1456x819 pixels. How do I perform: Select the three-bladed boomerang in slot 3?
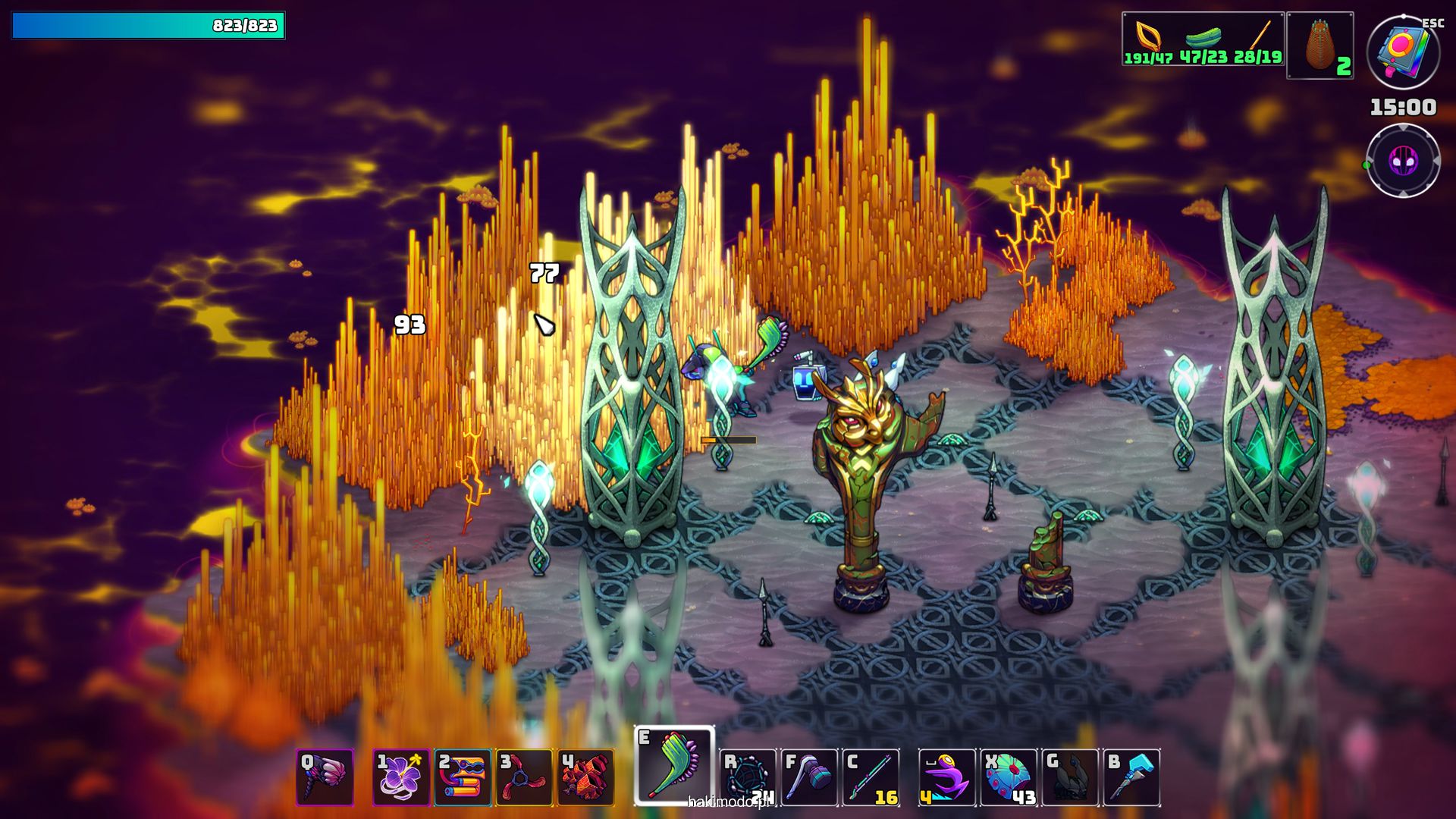click(x=524, y=777)
